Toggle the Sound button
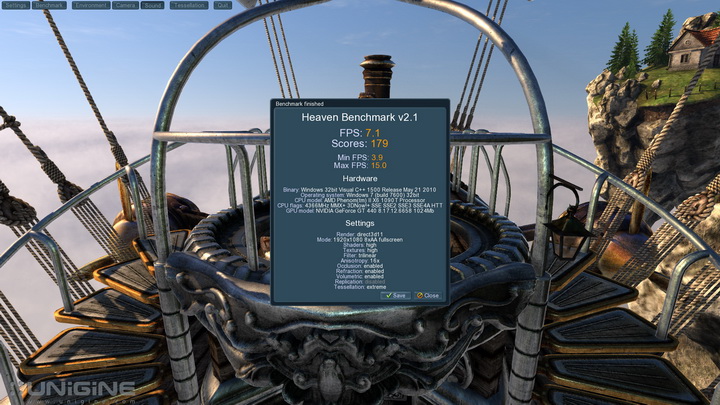 coord(153,5)
